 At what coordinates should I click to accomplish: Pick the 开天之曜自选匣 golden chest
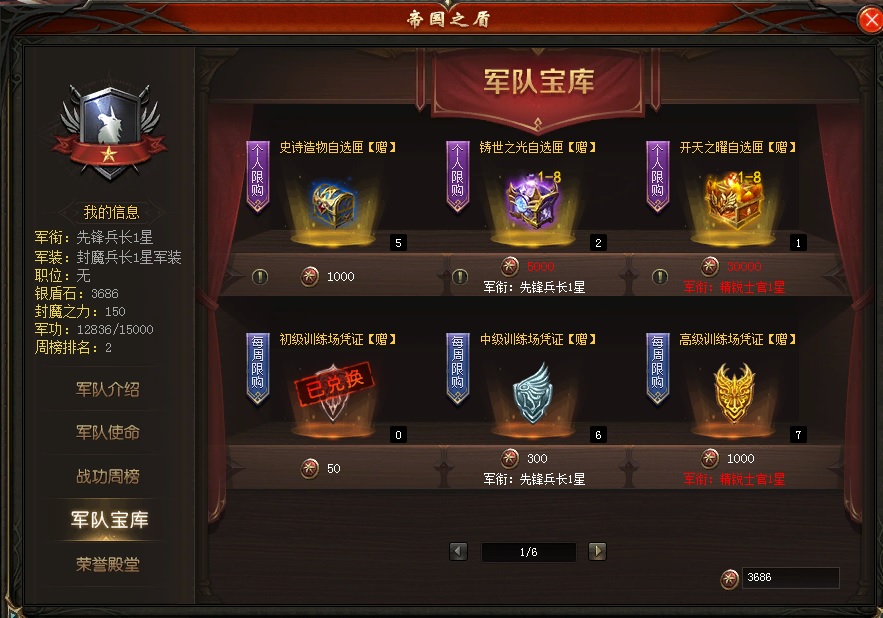(733, 198)
